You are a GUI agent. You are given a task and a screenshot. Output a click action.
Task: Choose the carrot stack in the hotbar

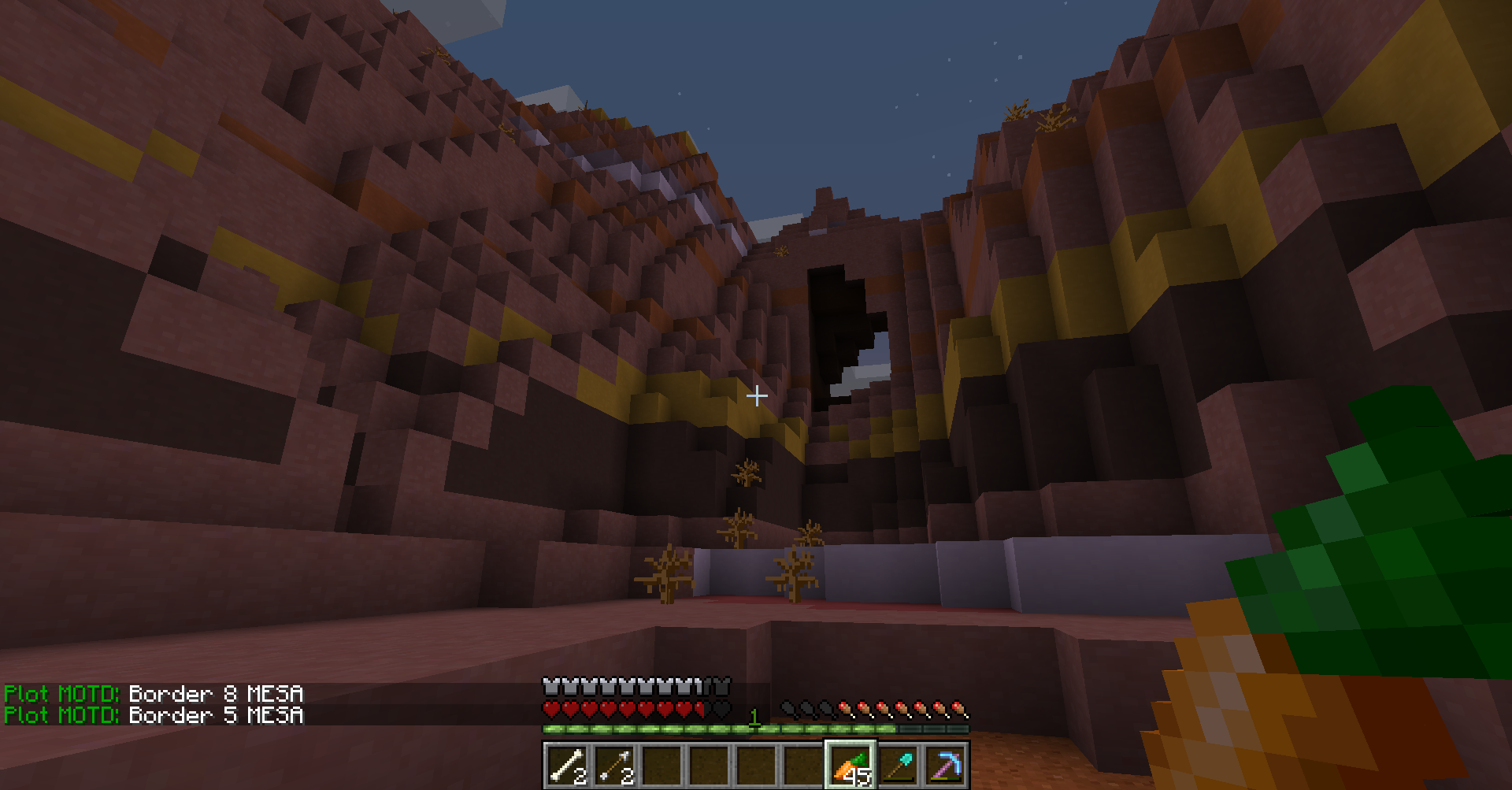pyautogui.click(x=850, y=765)
